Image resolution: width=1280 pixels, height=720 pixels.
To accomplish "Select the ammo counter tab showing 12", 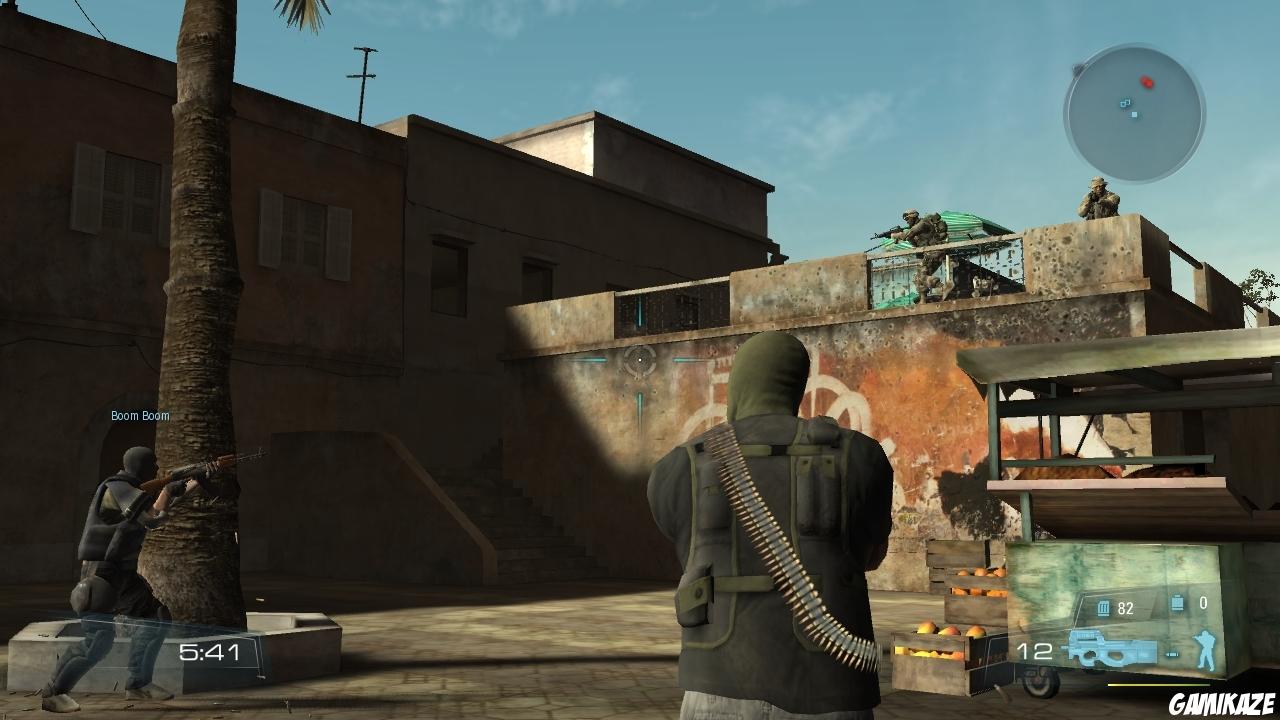I will [x=1035, y=649].
